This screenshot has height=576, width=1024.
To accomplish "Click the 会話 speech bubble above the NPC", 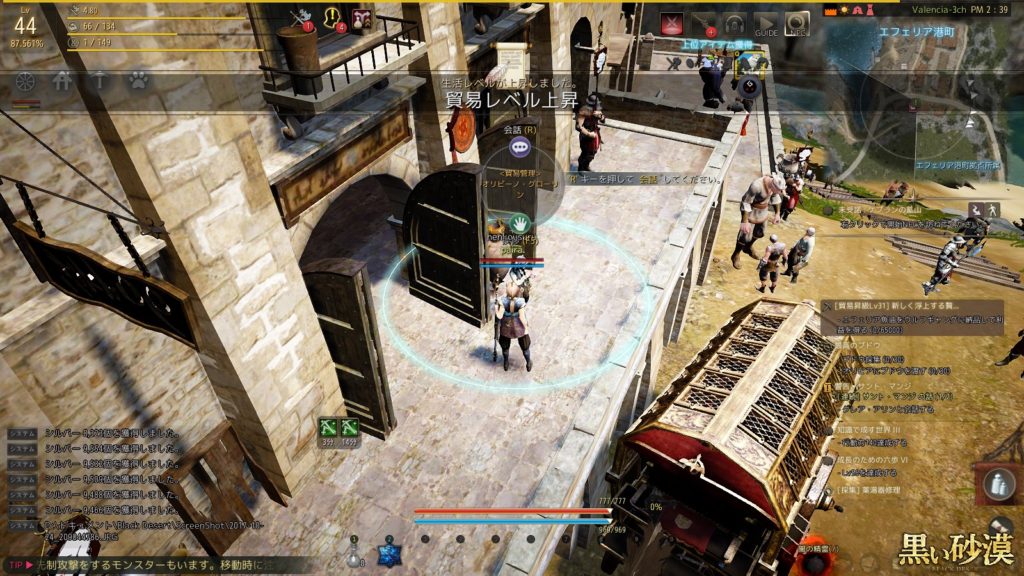I will click(x=519, y=147).
